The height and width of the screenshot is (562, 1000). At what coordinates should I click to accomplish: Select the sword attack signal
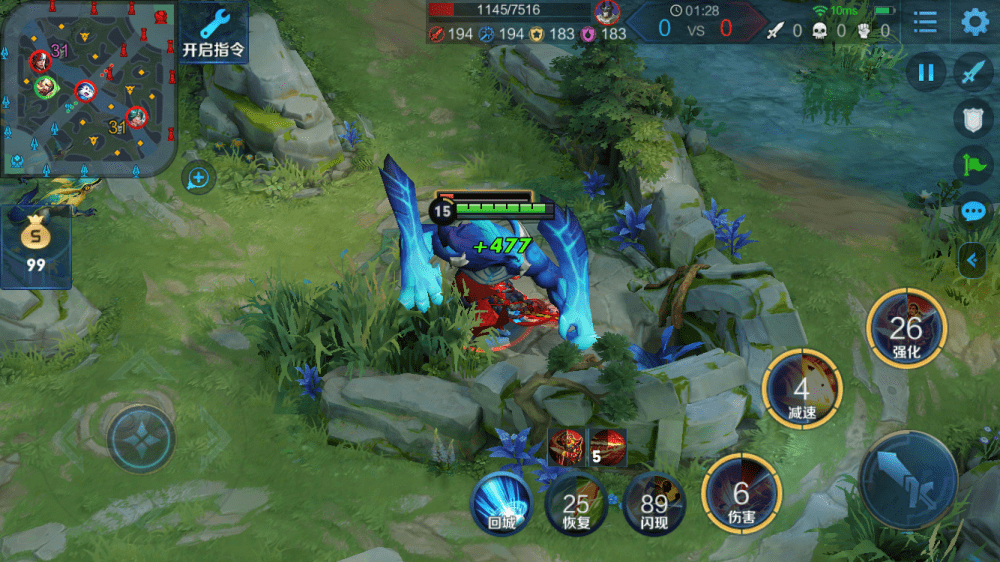(974, 72)
